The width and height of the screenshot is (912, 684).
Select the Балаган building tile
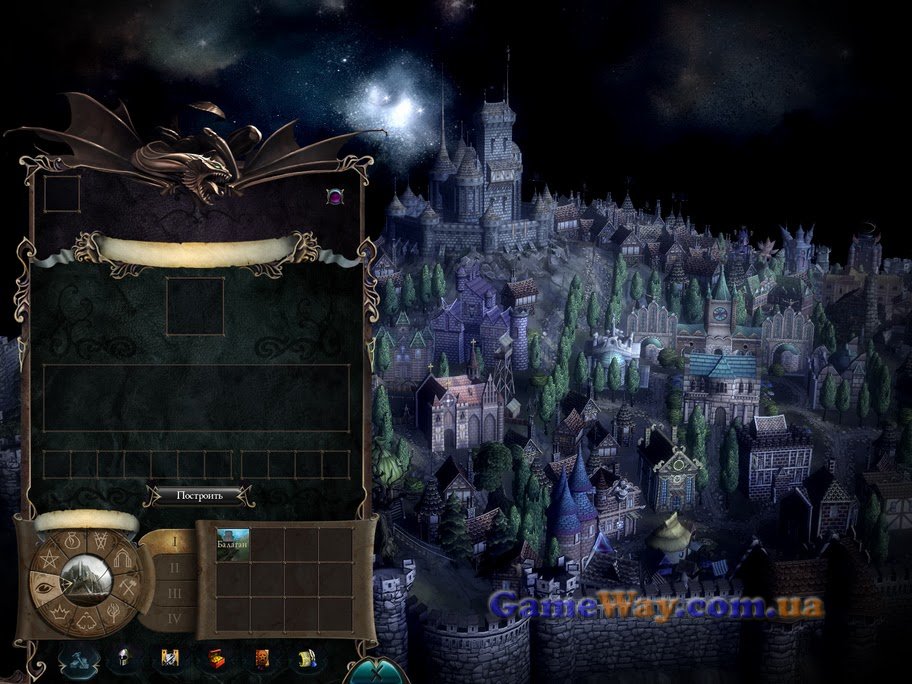coord(233,544)
